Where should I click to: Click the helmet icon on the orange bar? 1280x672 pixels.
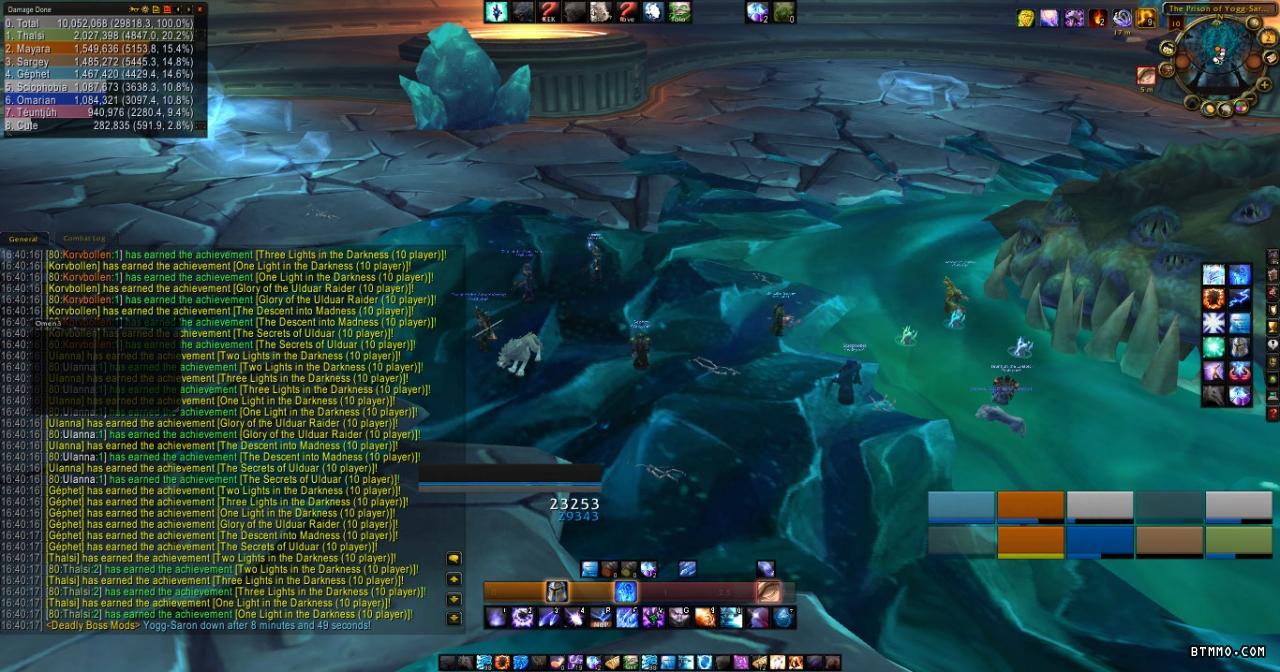click(556, 592)
